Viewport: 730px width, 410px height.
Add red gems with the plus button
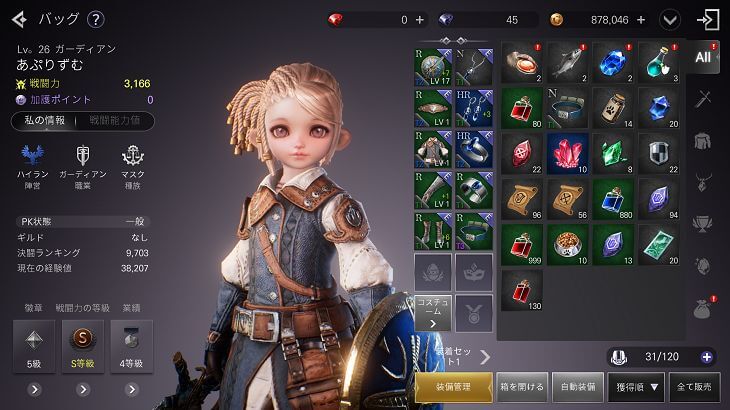(x=419, y=19)
